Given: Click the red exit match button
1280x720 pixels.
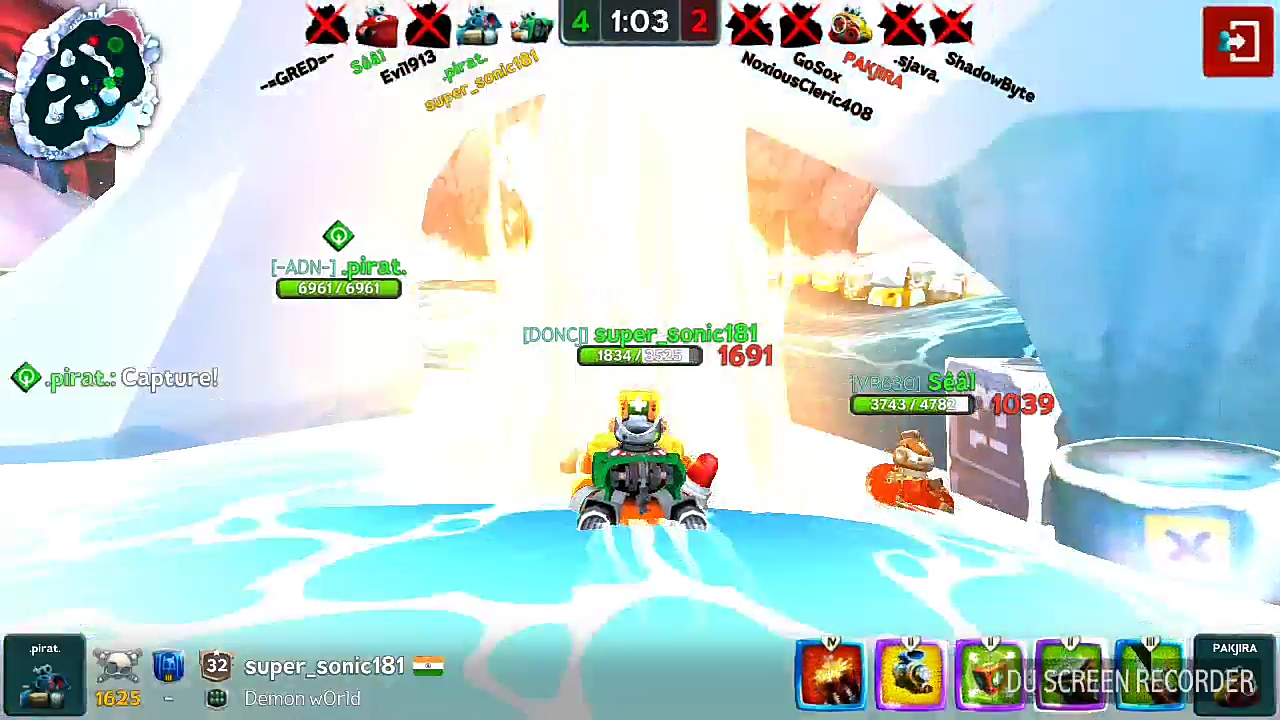Looking at the screenshot, I should click(x=1237, y=42).
